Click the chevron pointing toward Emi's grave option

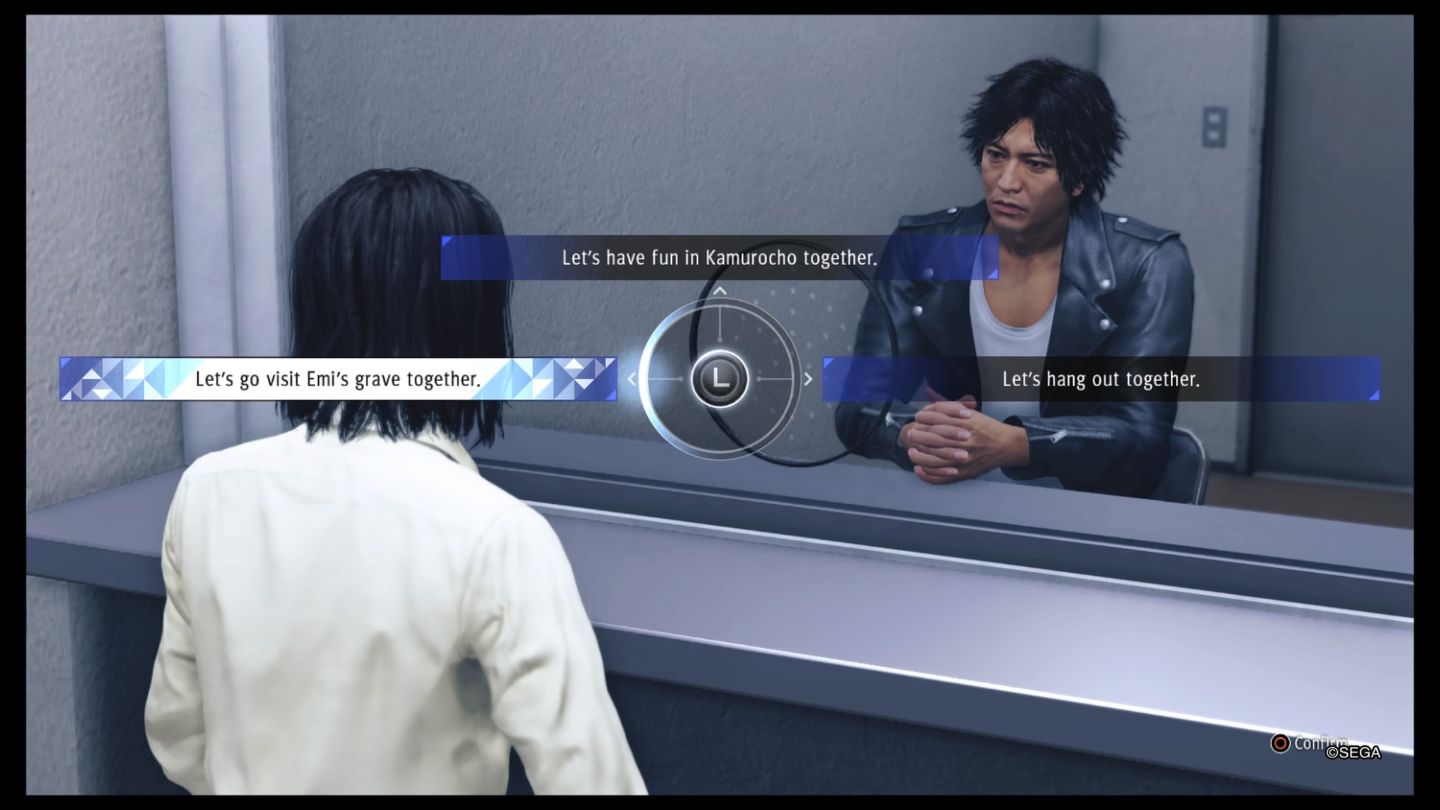tap(633, 380)
